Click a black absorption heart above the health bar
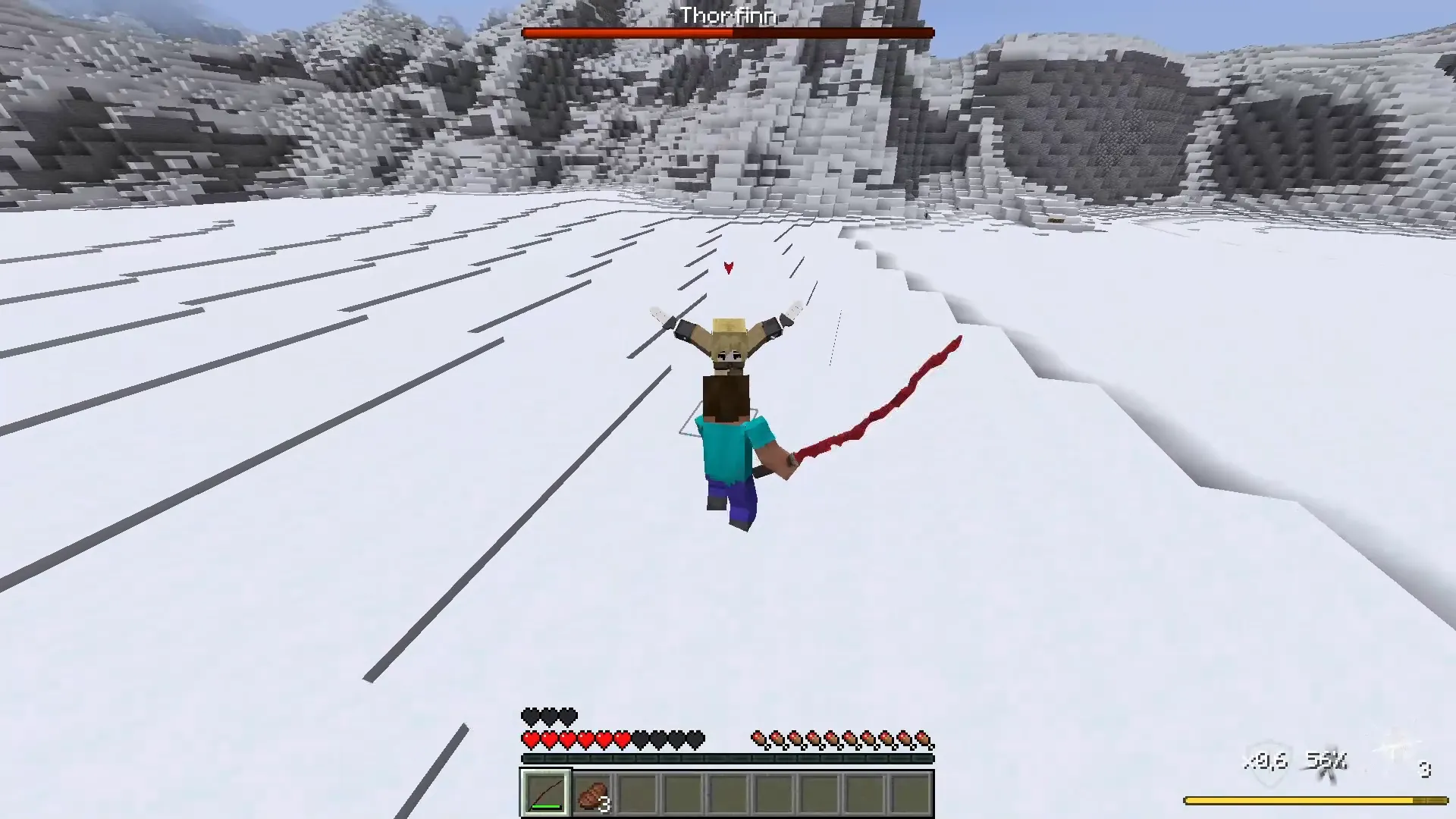1456x819 pixels. [x=530, y=714]
